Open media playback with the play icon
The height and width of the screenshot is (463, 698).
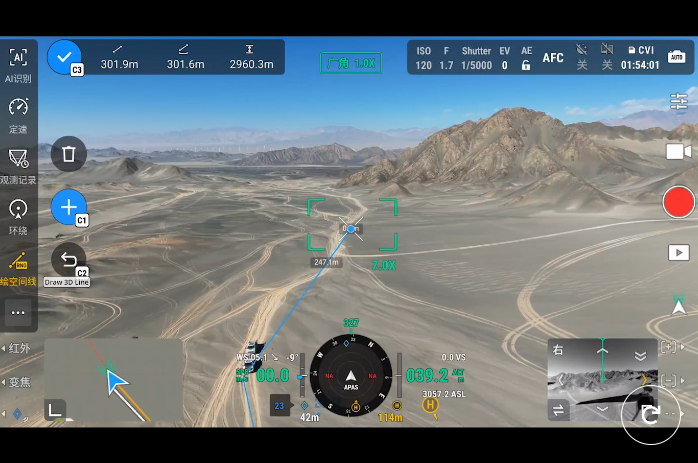679,253
